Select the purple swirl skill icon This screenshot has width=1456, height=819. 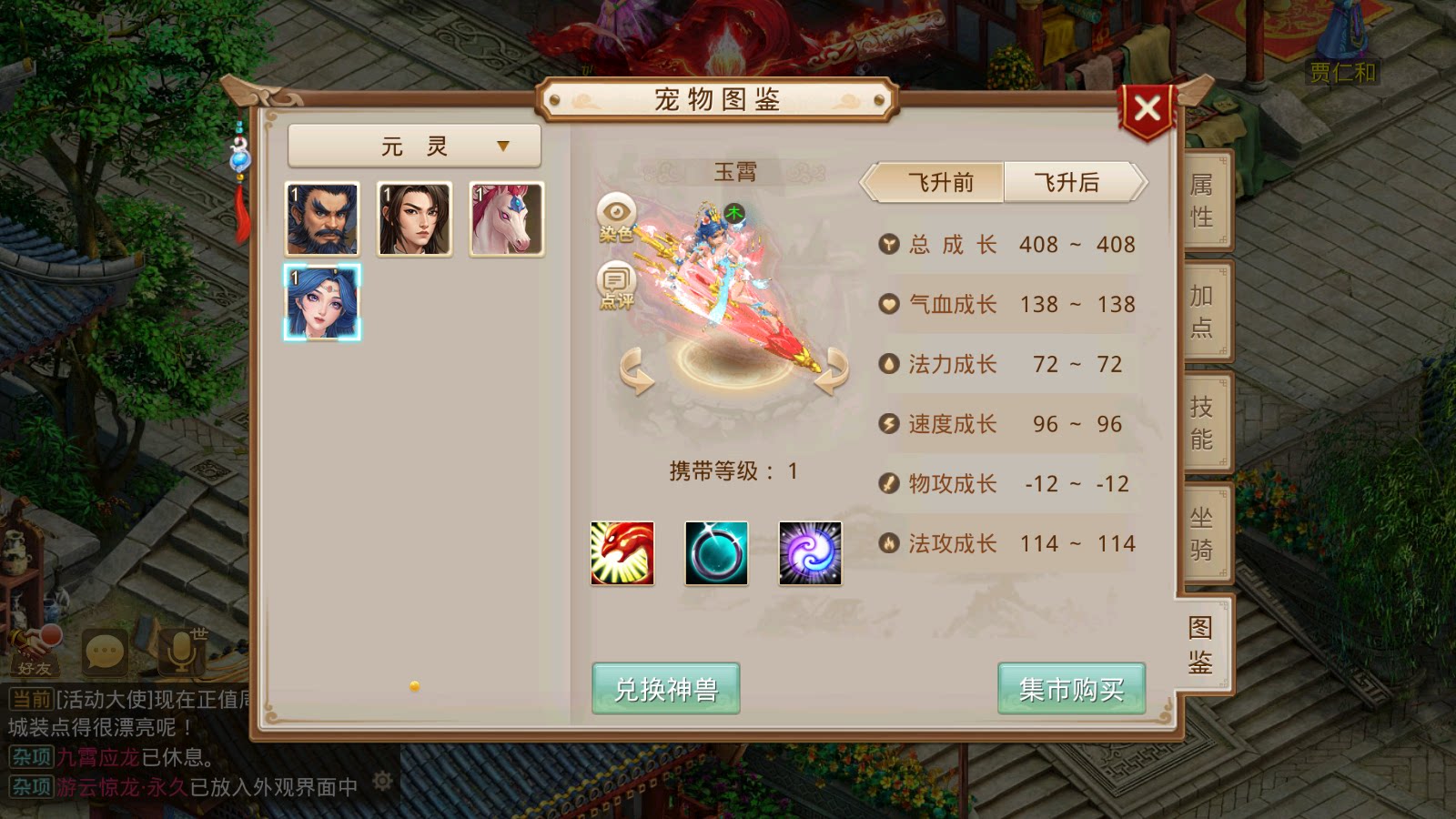coord(811,554)
